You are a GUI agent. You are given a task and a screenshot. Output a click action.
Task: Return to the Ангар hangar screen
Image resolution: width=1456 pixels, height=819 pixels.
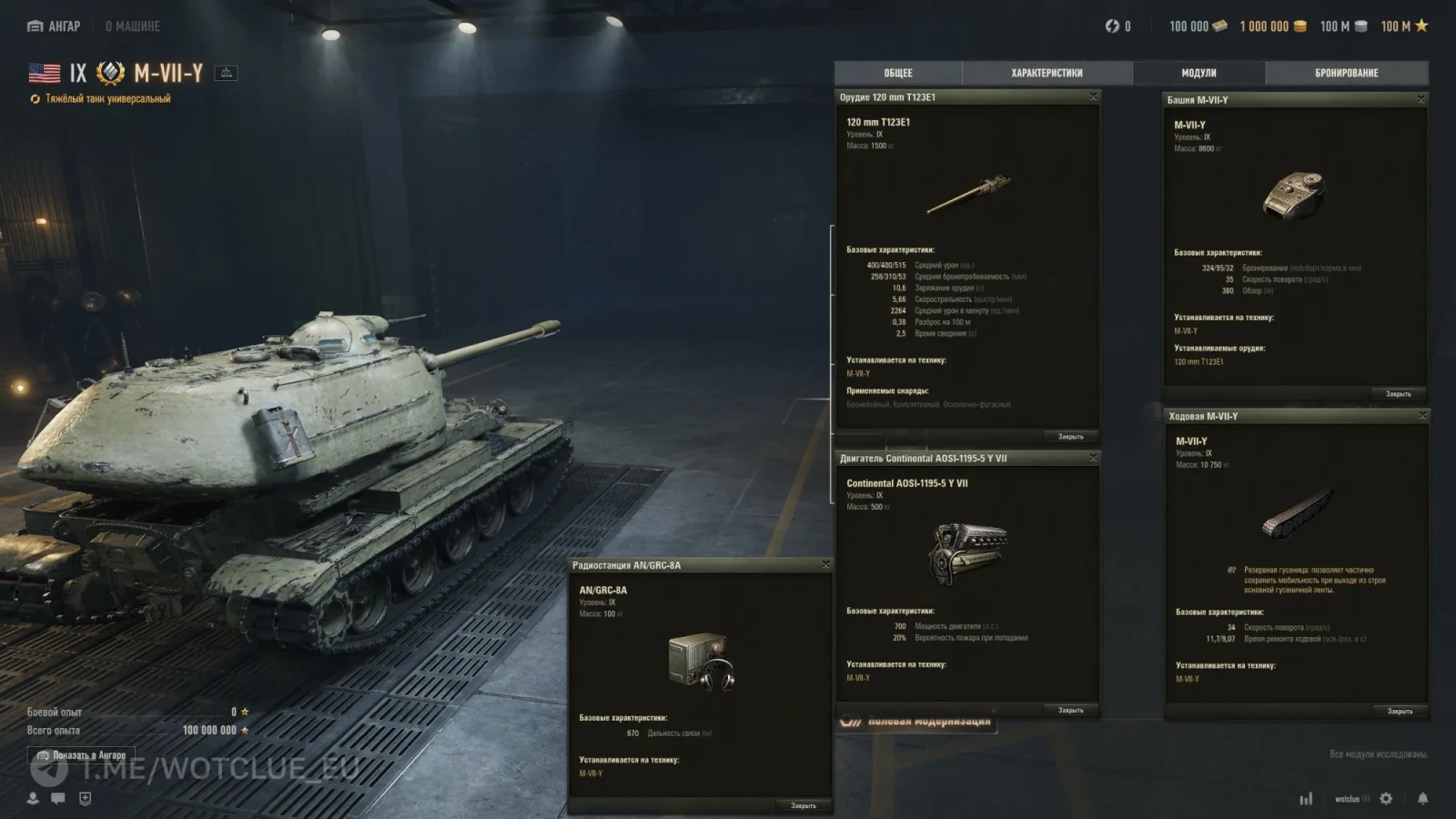(55, 26)
